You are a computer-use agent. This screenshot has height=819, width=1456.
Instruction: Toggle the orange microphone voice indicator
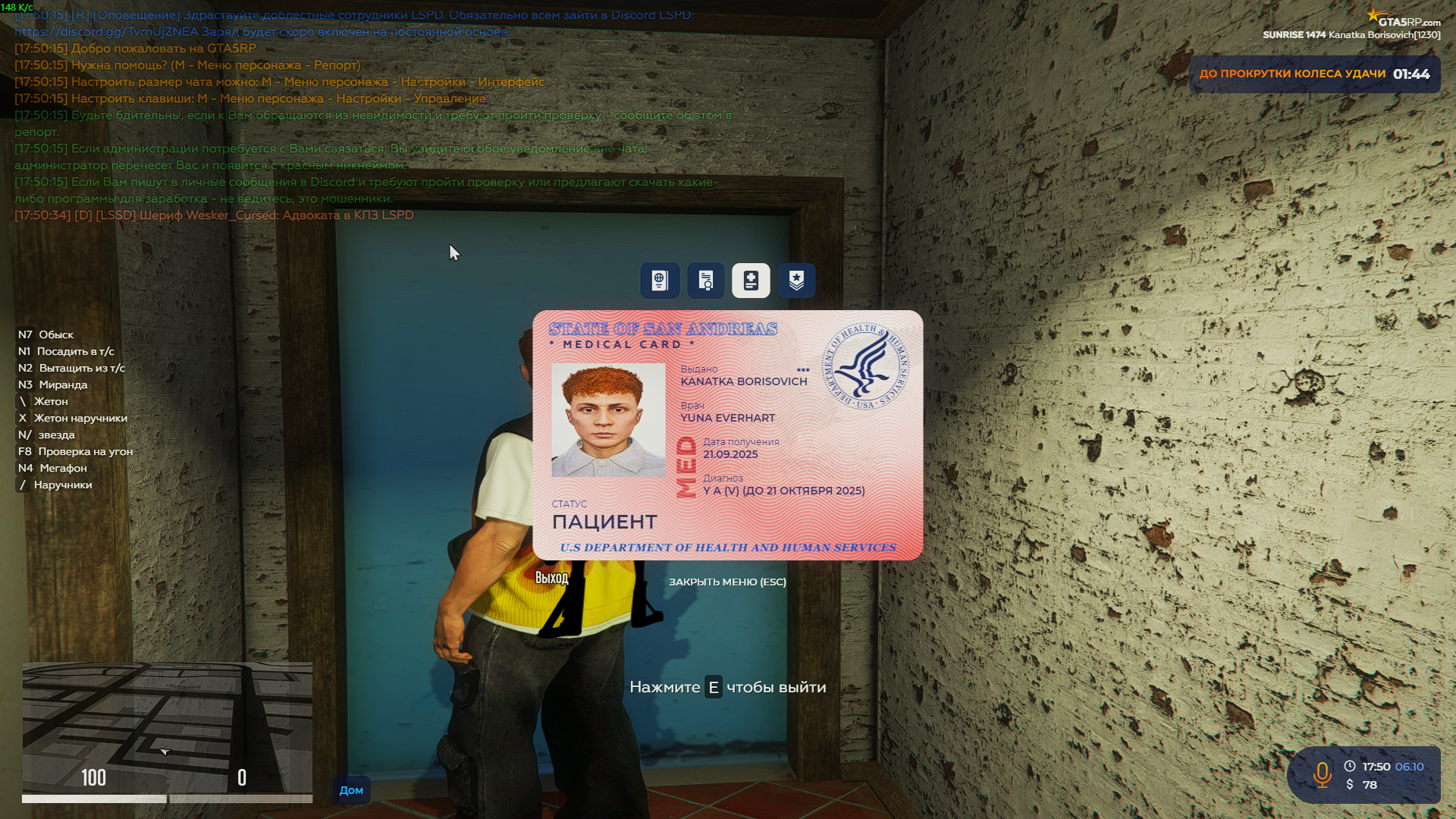(x=1323, y=776)
